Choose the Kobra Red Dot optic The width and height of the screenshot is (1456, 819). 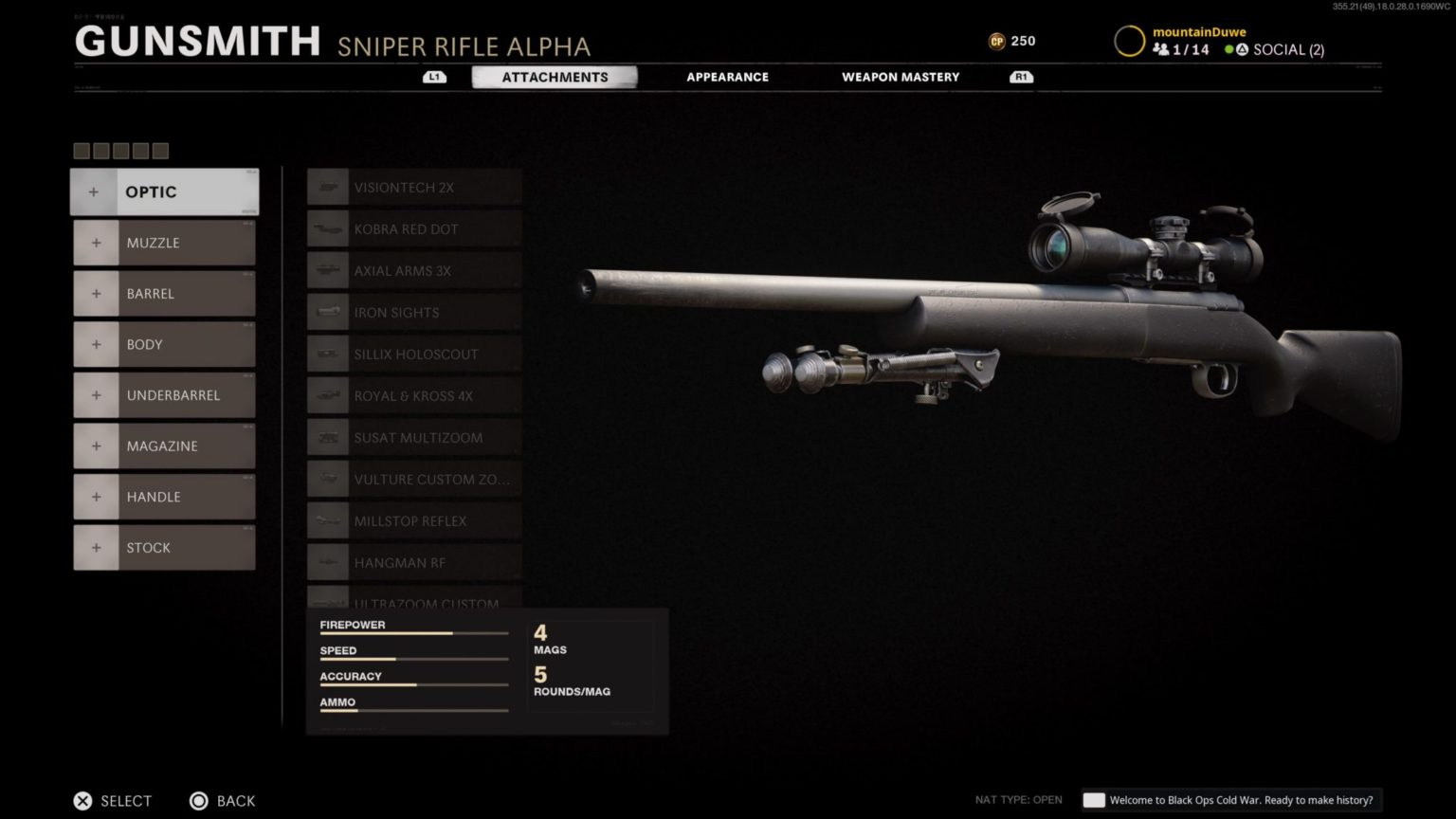tap(414, 229)
